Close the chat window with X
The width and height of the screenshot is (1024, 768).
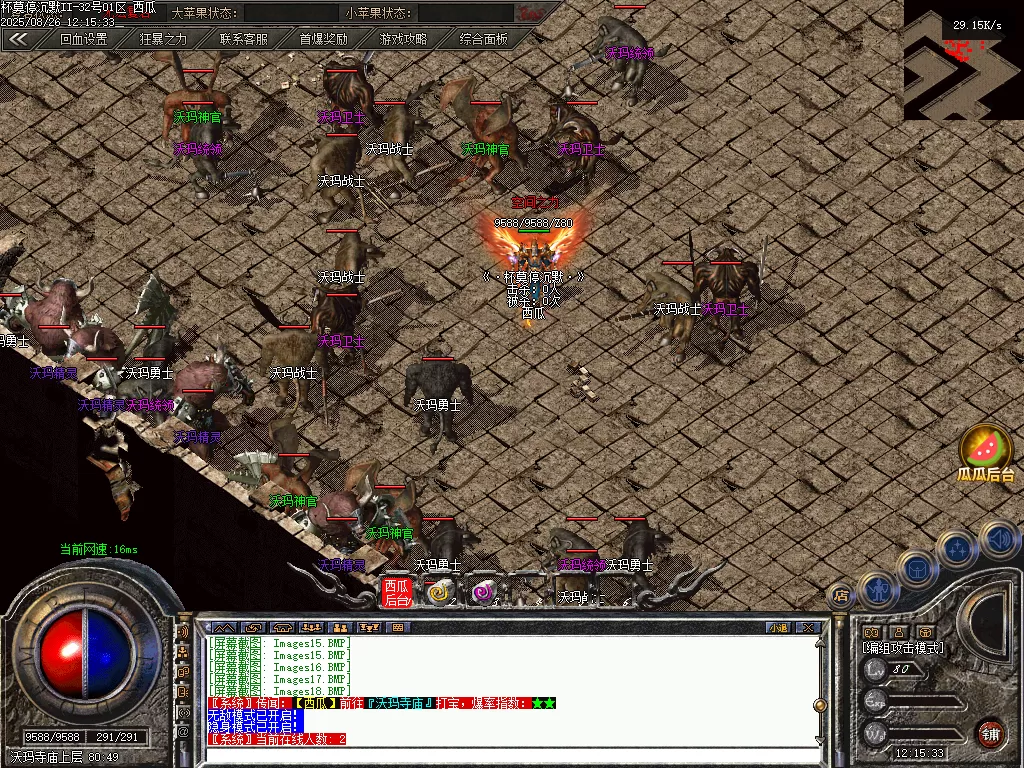click(x=807, y=628)
